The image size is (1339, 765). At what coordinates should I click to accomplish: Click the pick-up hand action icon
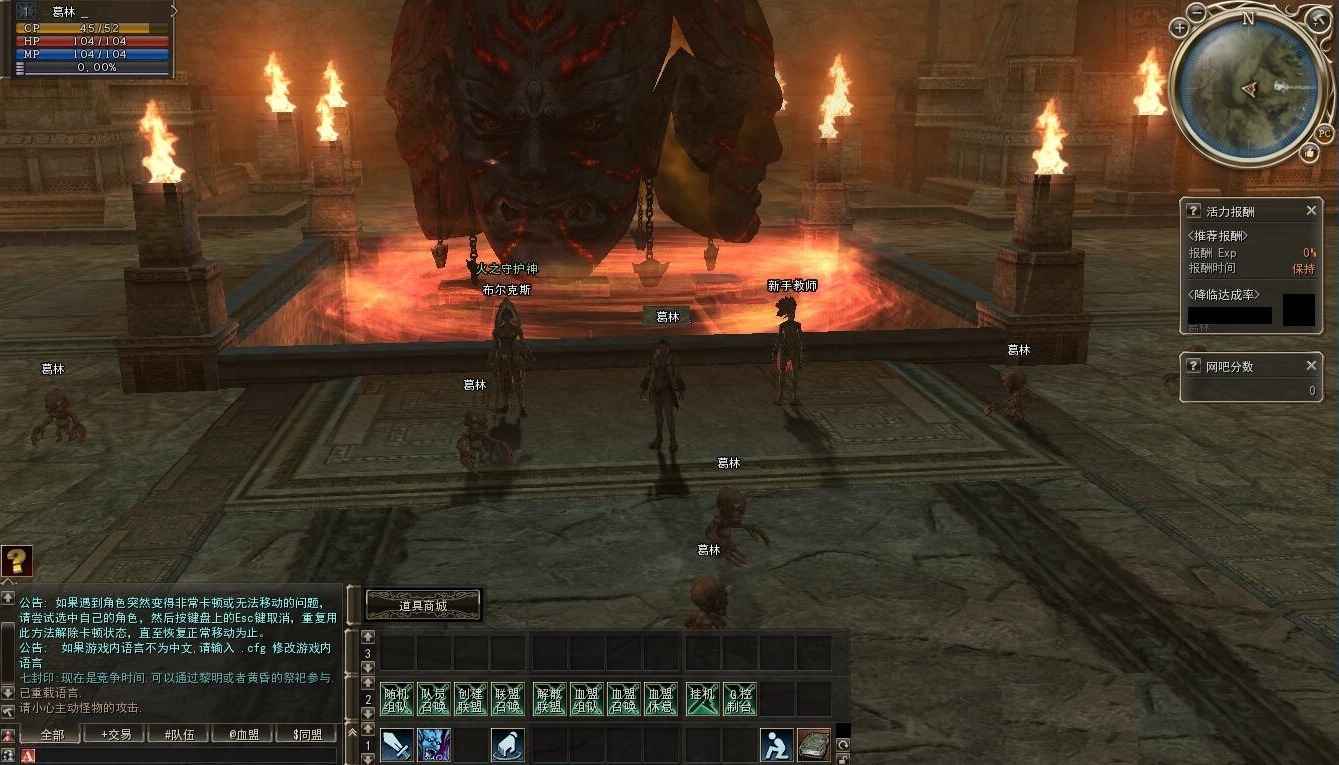508,745
